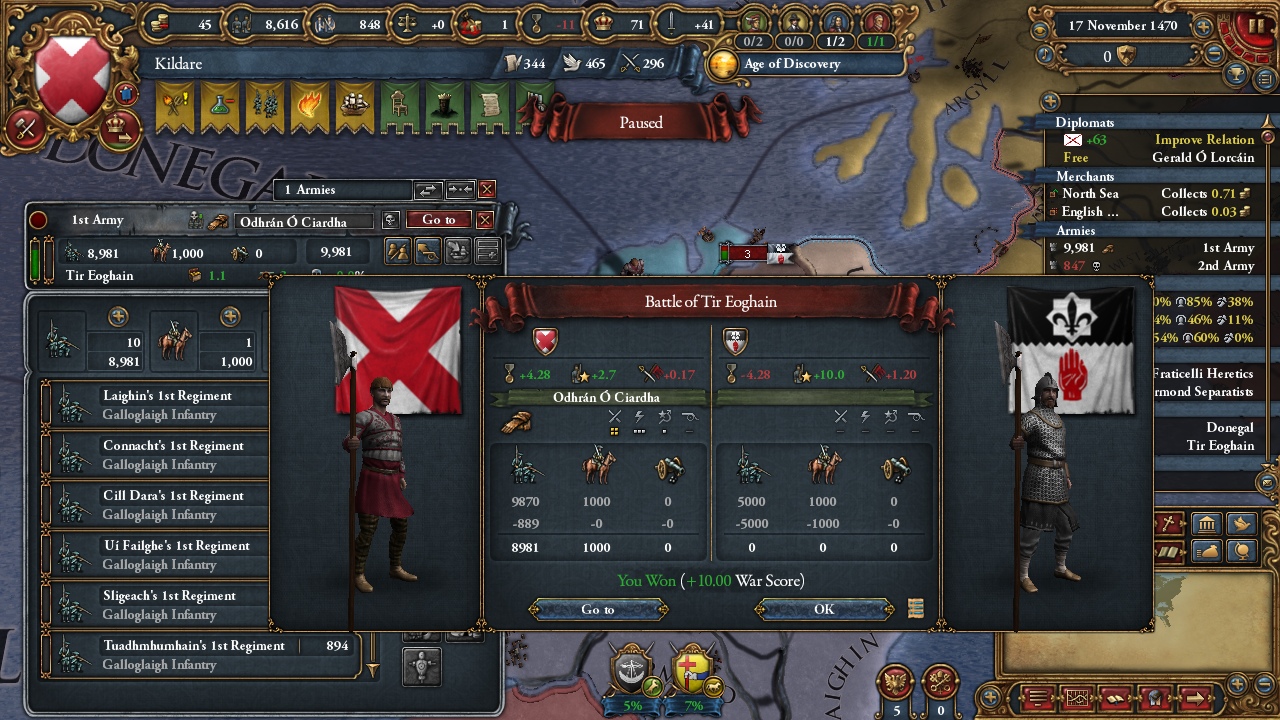Click the estates chair alert banner
Viewport: 1280px width, 720px height.
click(x=400, y=104)
